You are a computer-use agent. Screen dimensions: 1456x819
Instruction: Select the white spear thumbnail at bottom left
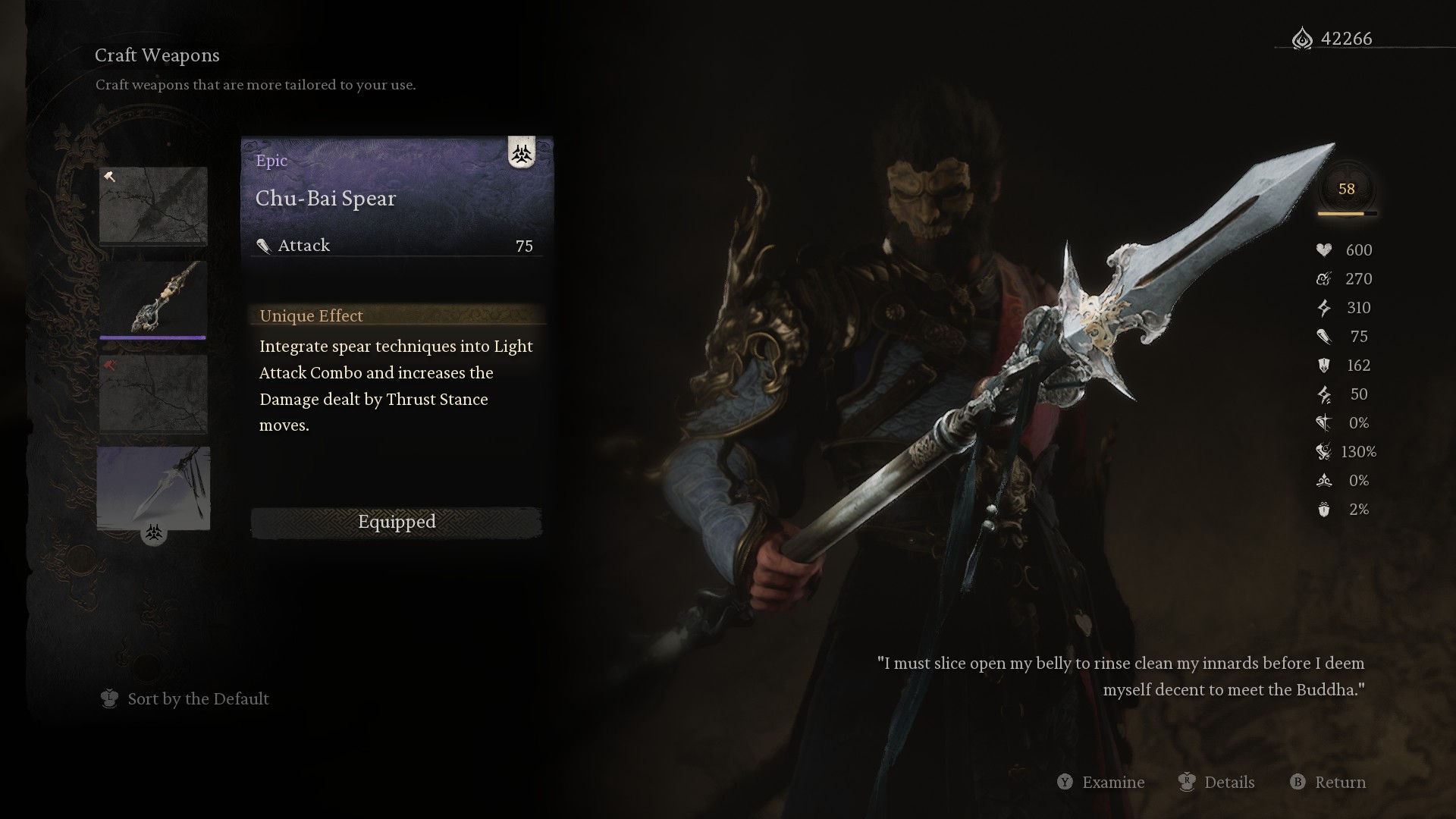tap(153, 488)
